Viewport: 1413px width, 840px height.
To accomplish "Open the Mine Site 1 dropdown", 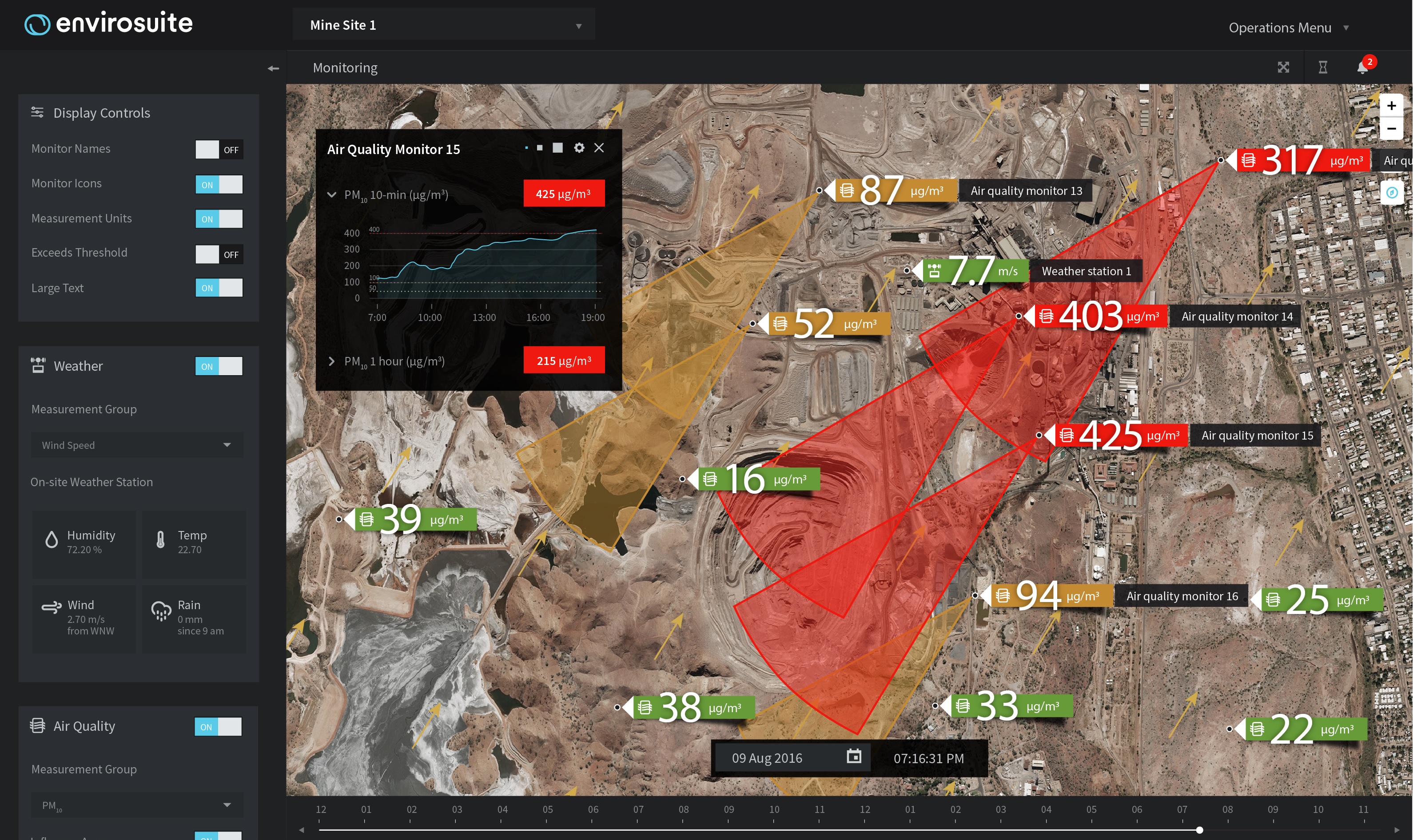I will click(443, 25).
